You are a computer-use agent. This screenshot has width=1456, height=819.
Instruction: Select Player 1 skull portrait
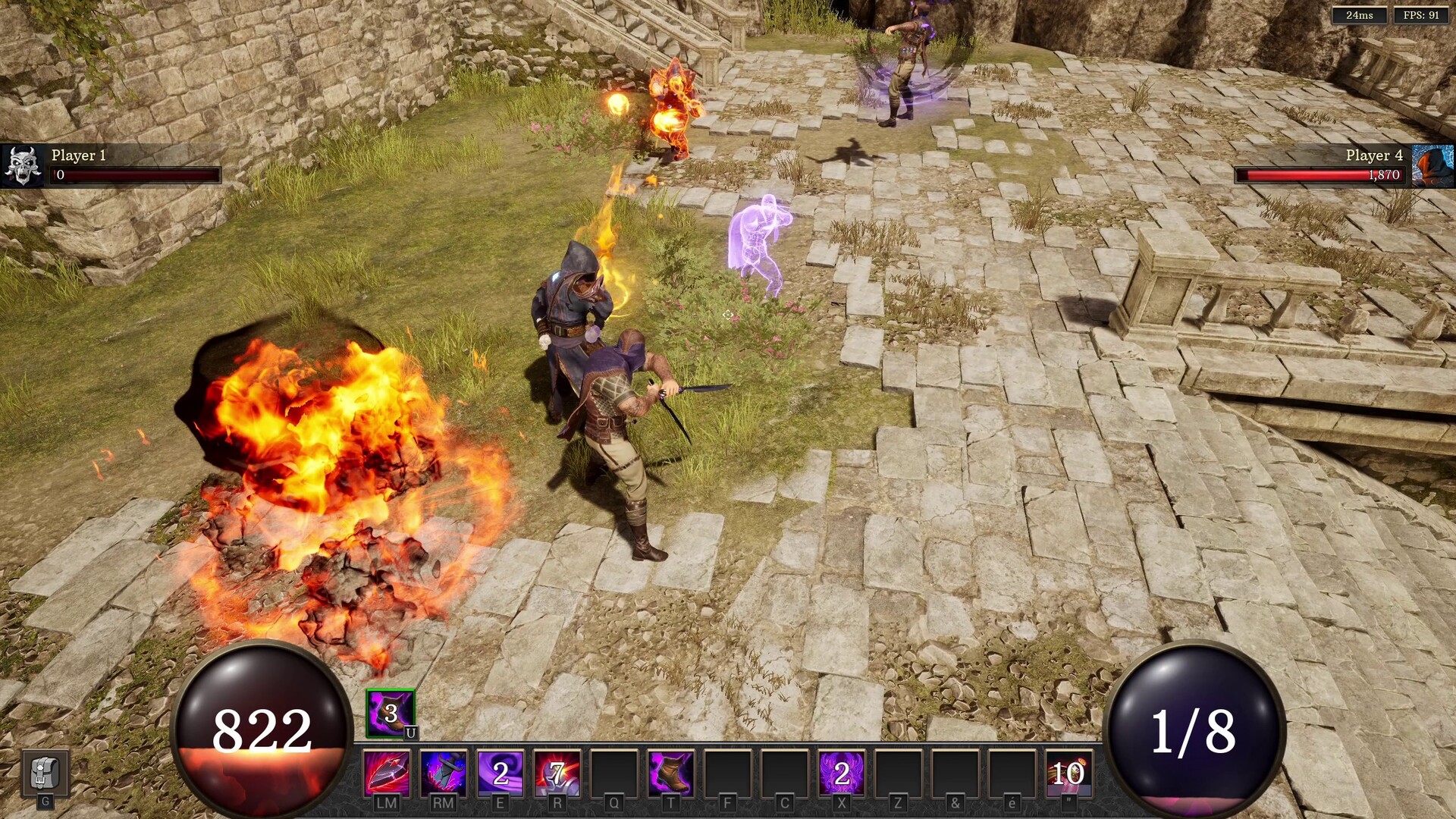(x=23, y=165)
